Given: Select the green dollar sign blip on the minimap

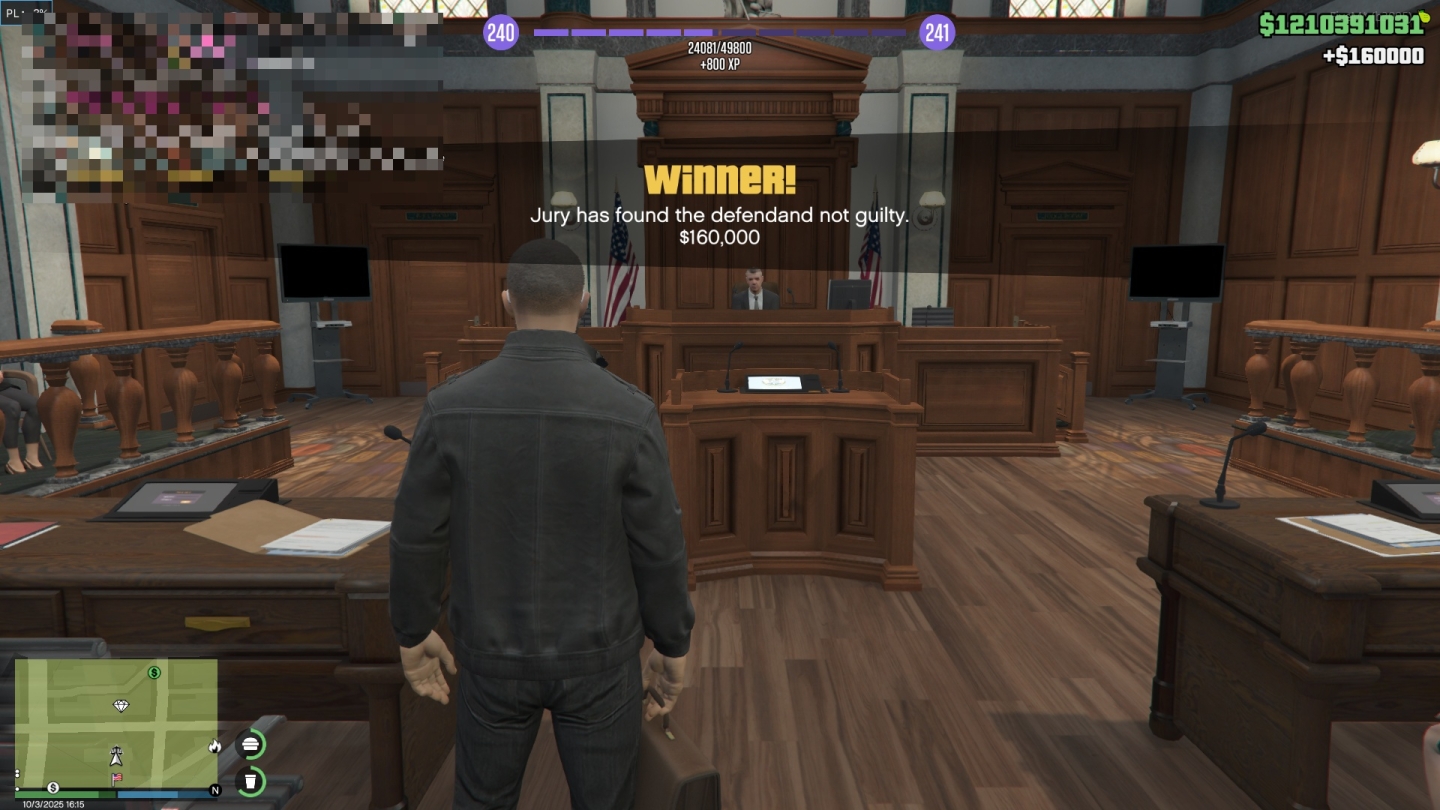Looking at the screenshot, I should [x=154, y=673].
